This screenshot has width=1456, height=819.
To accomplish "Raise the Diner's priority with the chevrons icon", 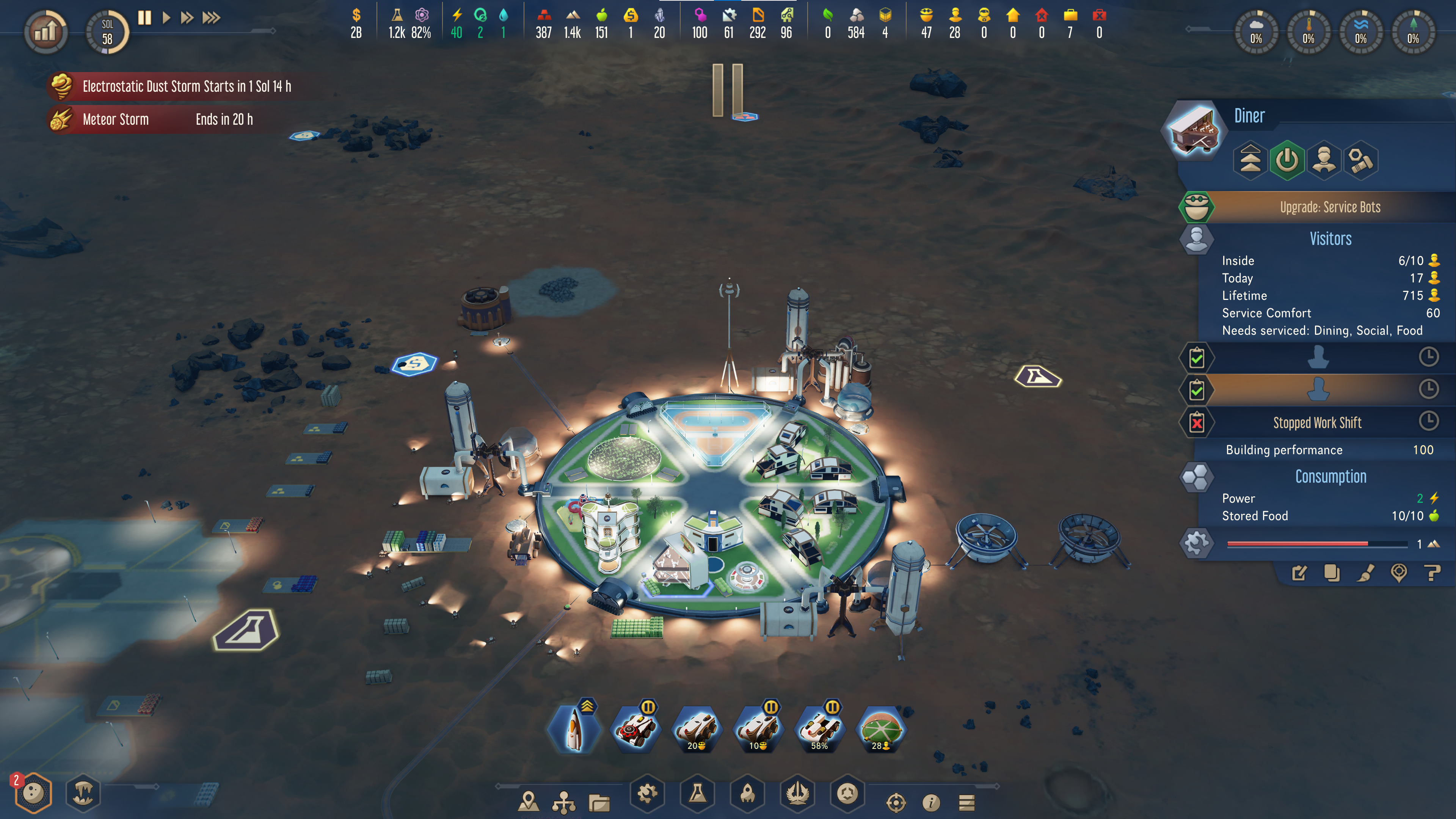I will point(1250,160).
